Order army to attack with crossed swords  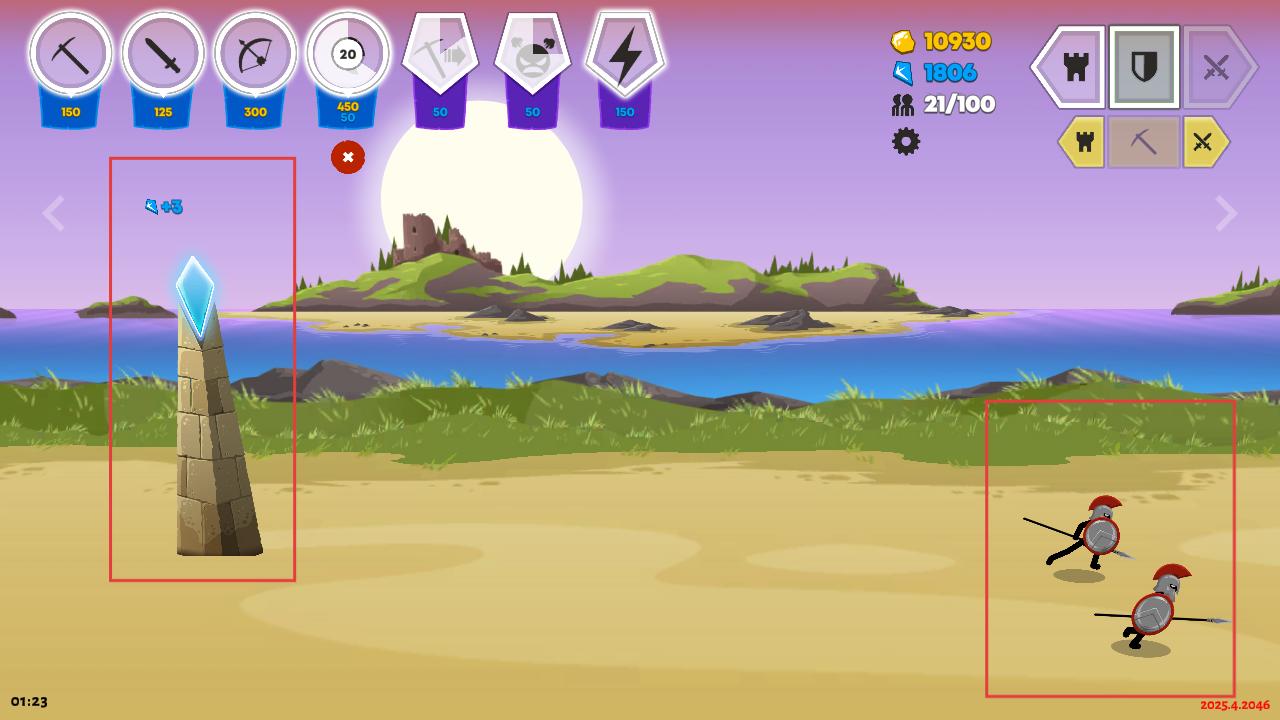(1216, 67)
